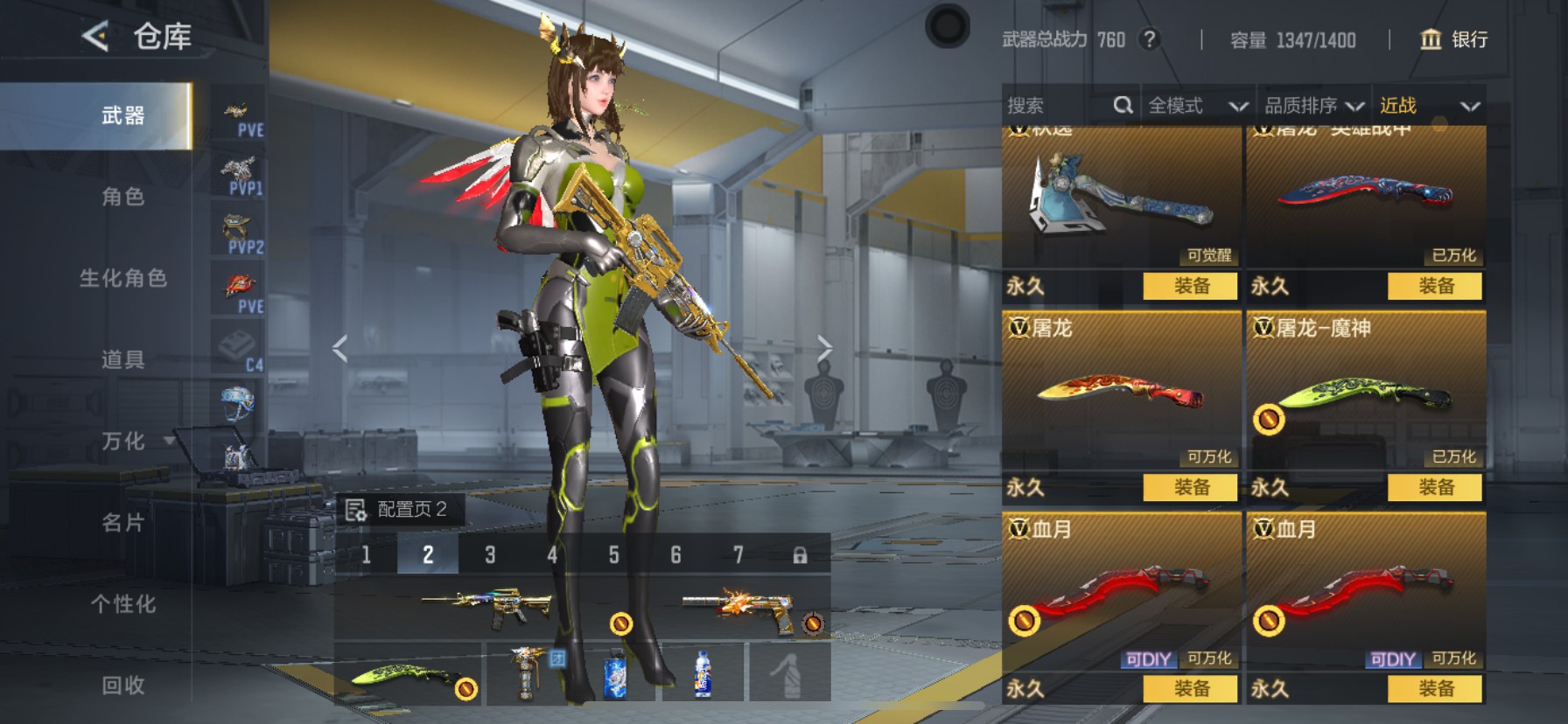Select the 道具 items tab

tap(122, 359)
